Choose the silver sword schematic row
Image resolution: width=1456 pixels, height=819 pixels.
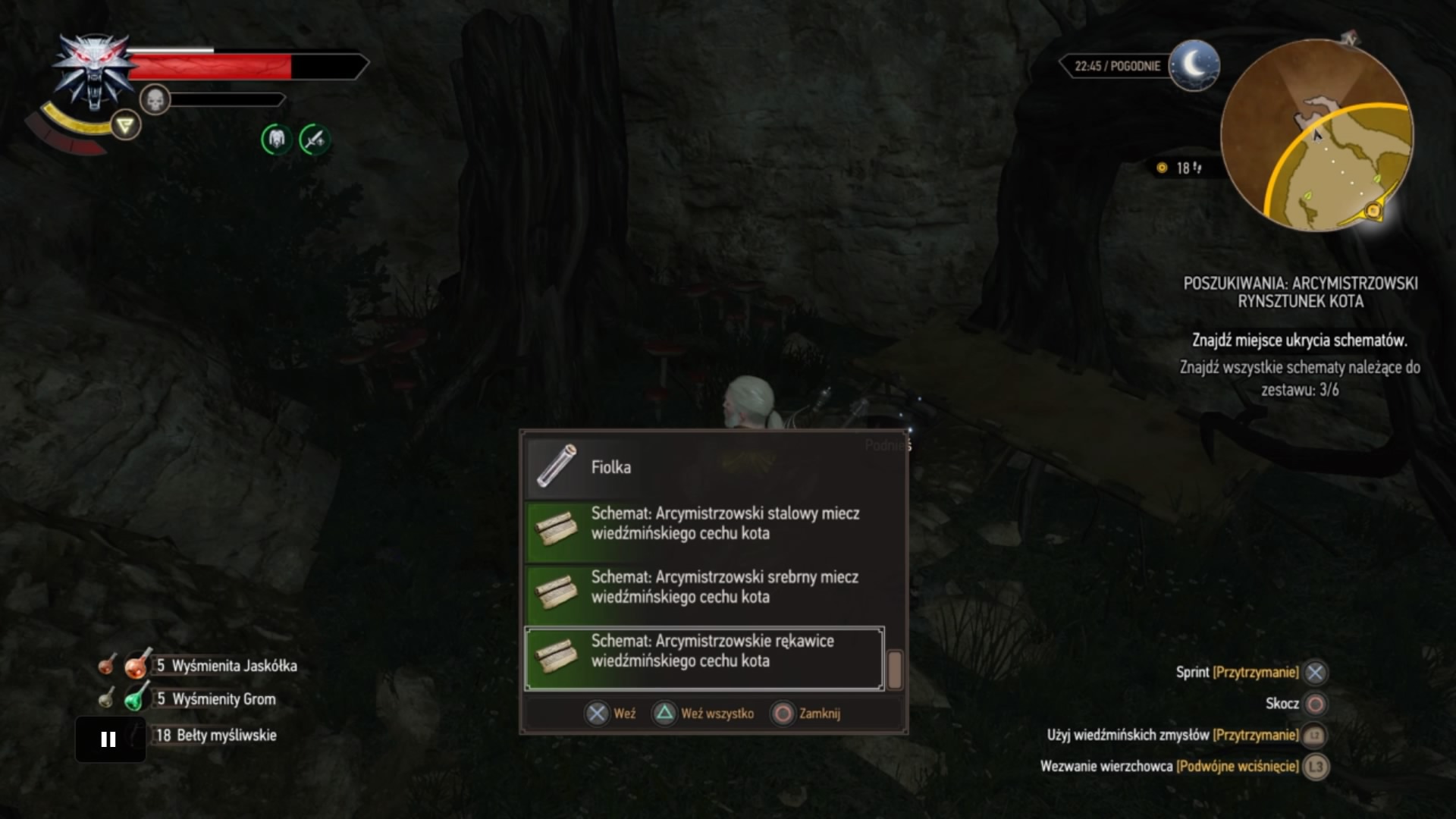point(713,588)
